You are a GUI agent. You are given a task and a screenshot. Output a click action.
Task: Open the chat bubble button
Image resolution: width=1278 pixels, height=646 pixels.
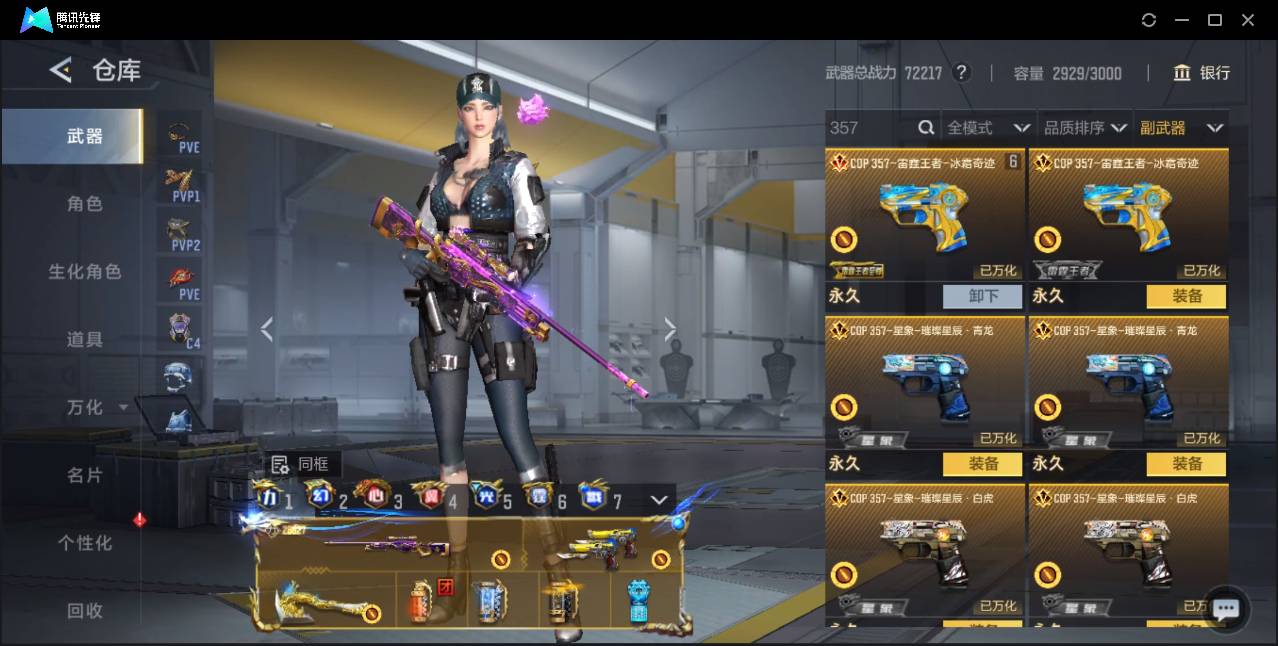click(1226, 608)
